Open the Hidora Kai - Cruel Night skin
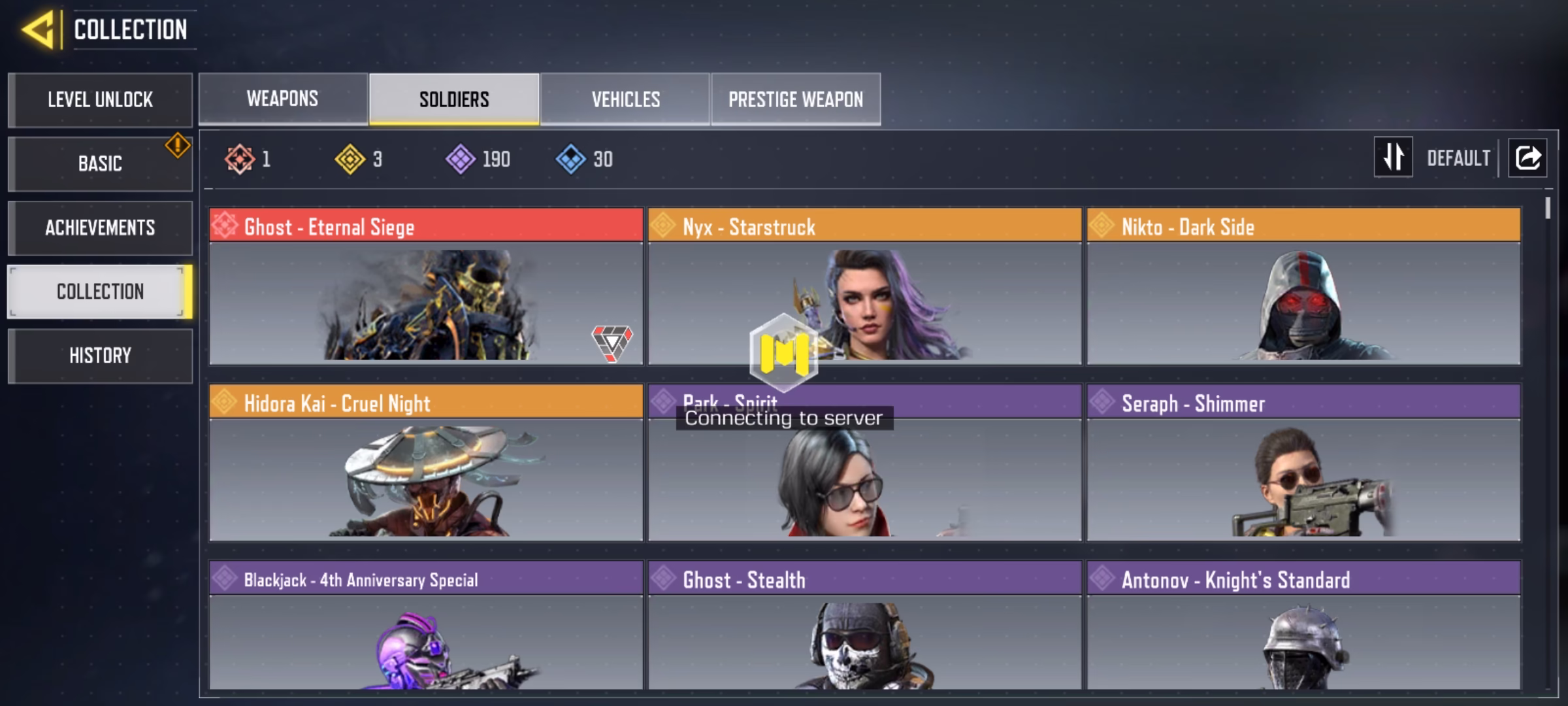 [426, 463]
